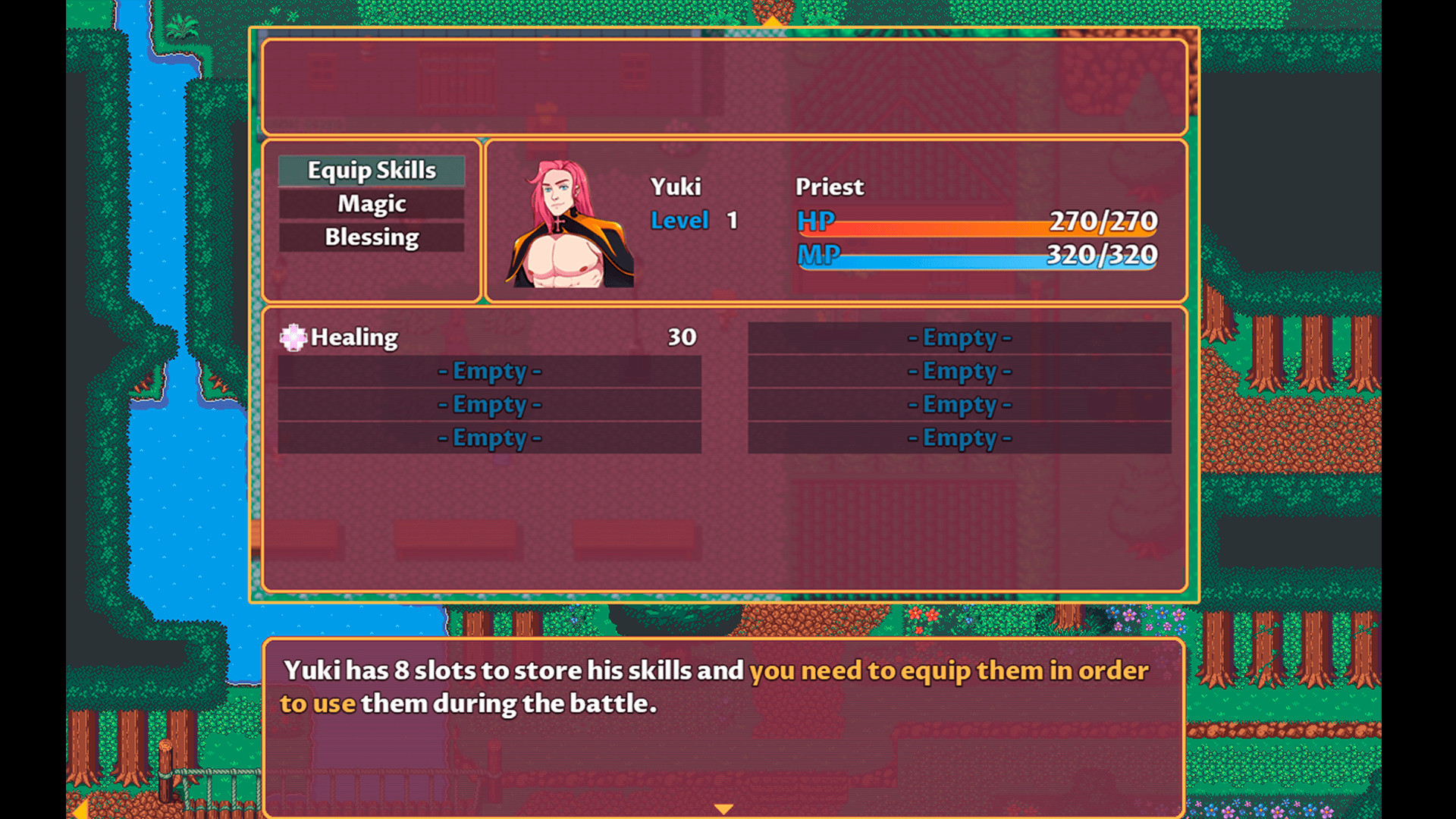Select the Equip Skills menu option
Screen dimensions: 1456x819
371,171
